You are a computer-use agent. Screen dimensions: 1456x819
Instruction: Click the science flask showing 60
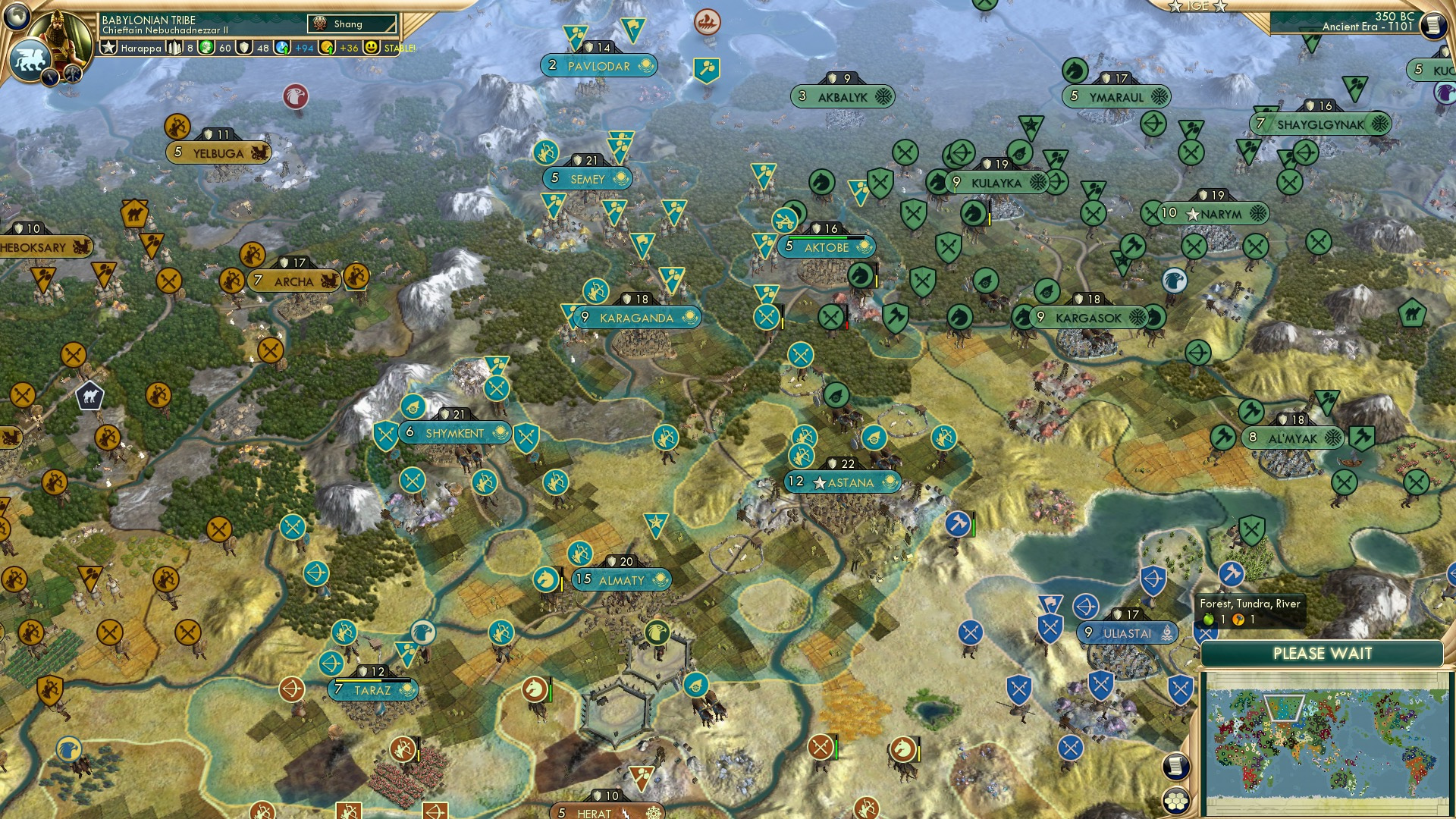coord(206,48)
